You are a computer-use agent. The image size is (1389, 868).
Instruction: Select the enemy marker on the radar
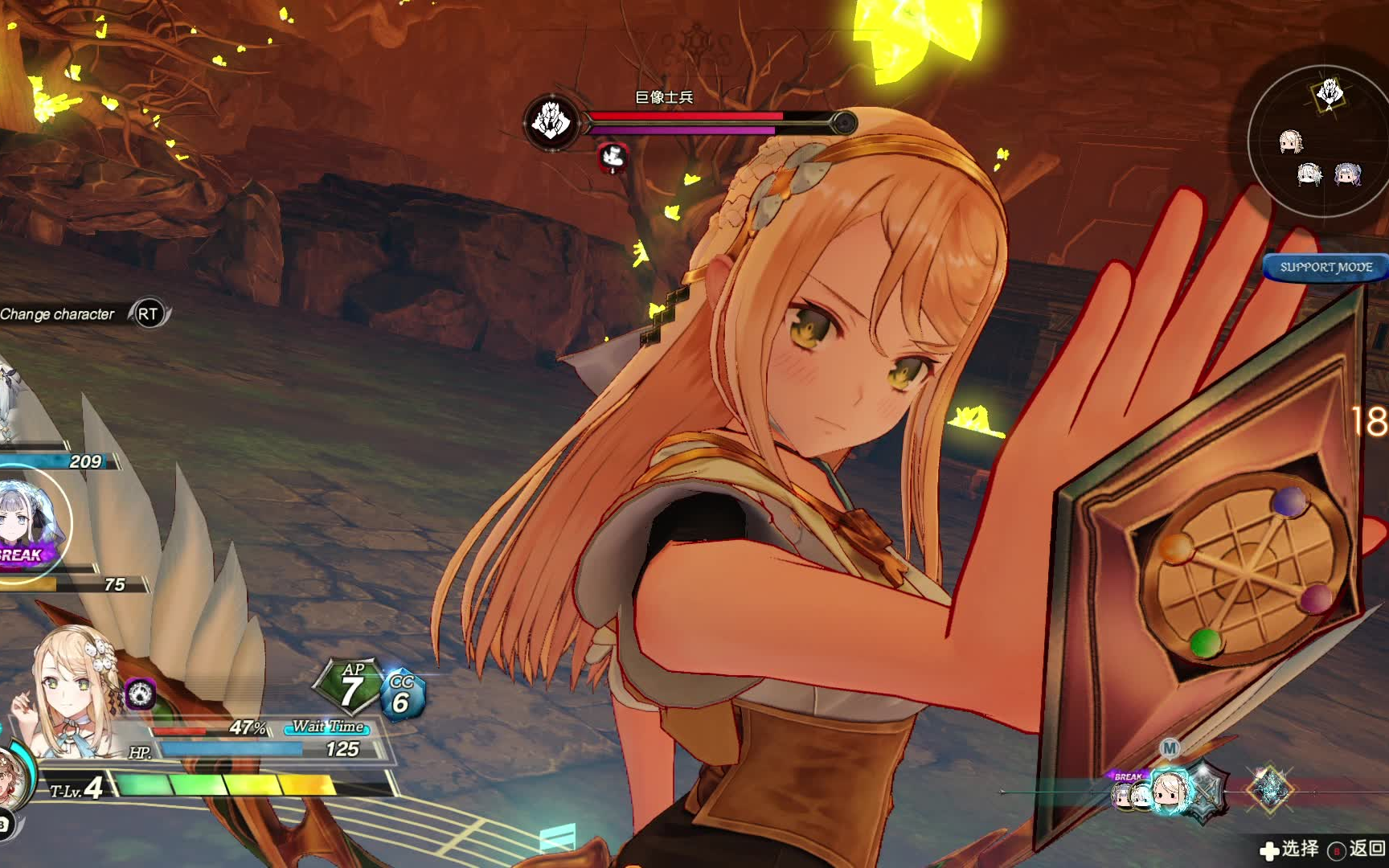coord(1329,94)
